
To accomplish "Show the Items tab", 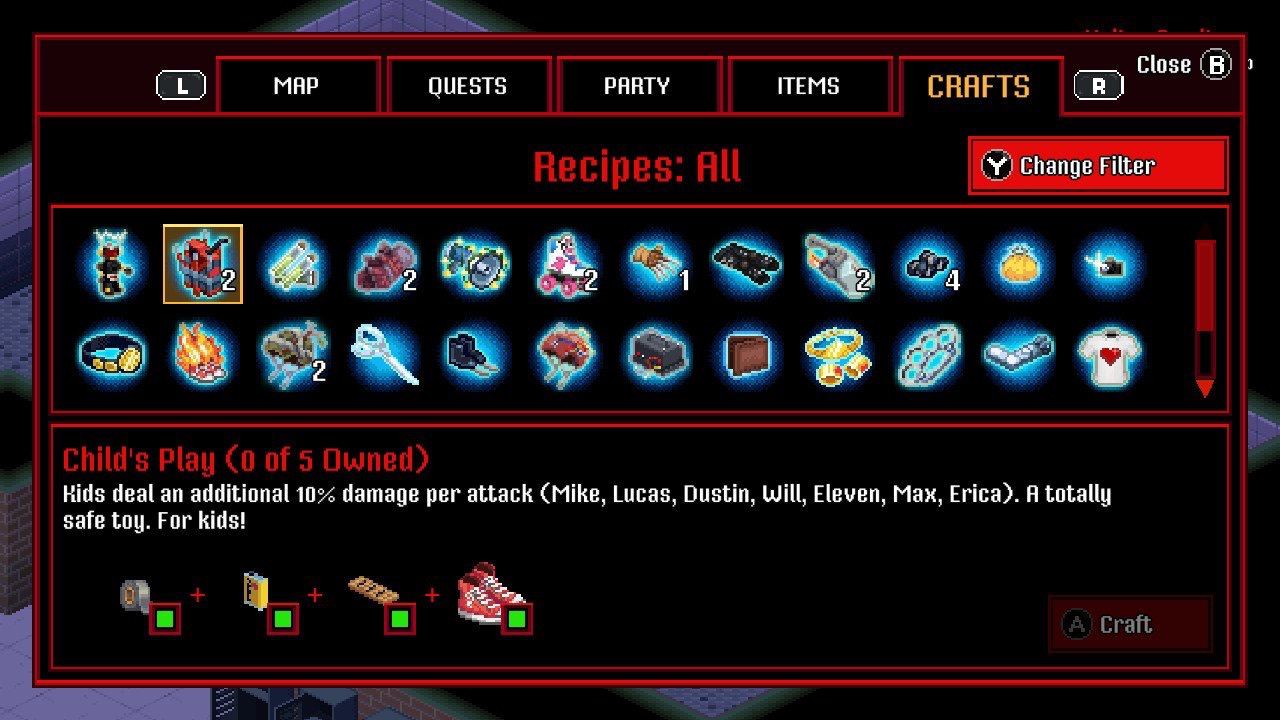I will pyautogui.click(x=808, y=86).
